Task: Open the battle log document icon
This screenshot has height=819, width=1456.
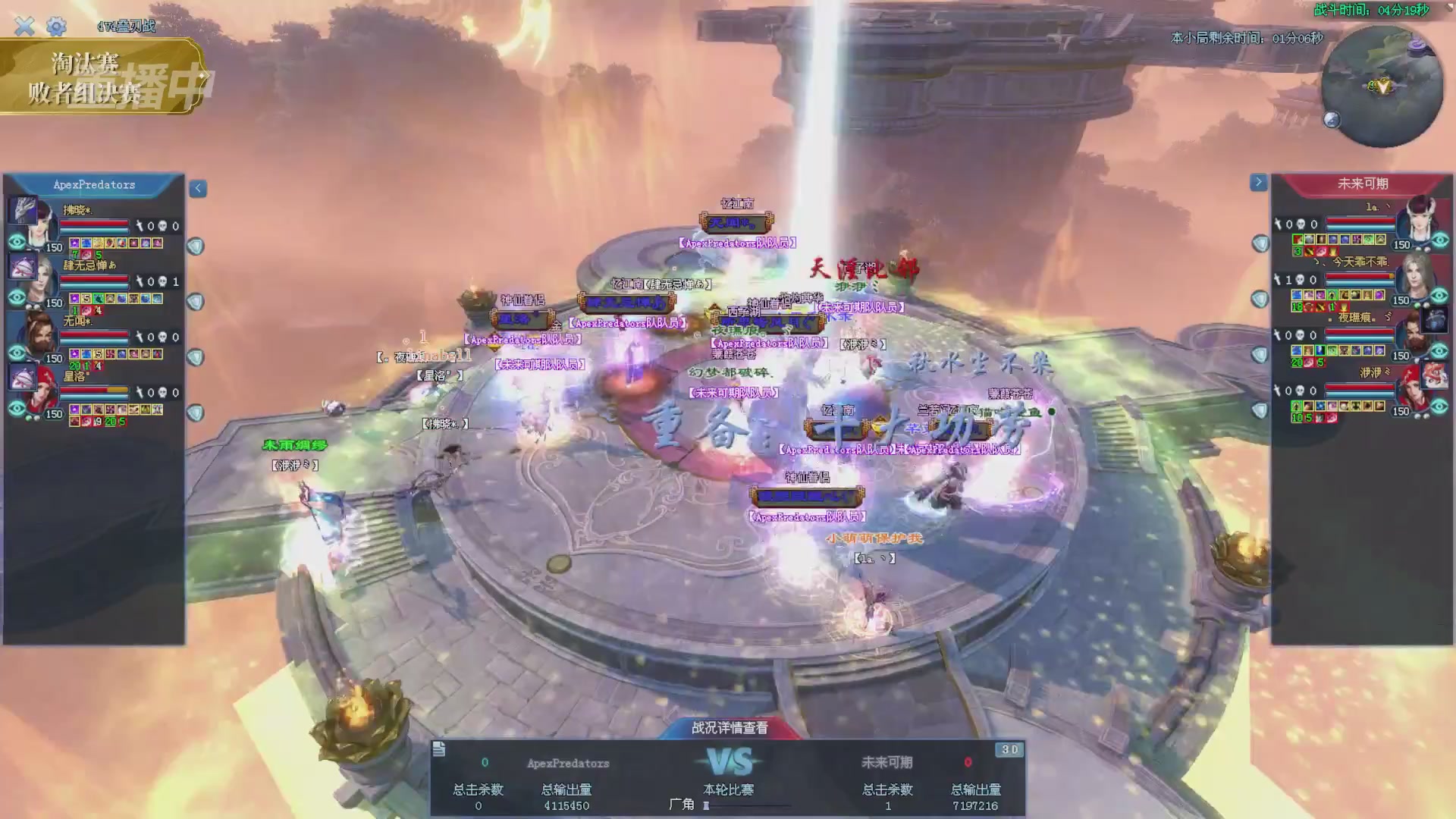Action: coord(439,750)
